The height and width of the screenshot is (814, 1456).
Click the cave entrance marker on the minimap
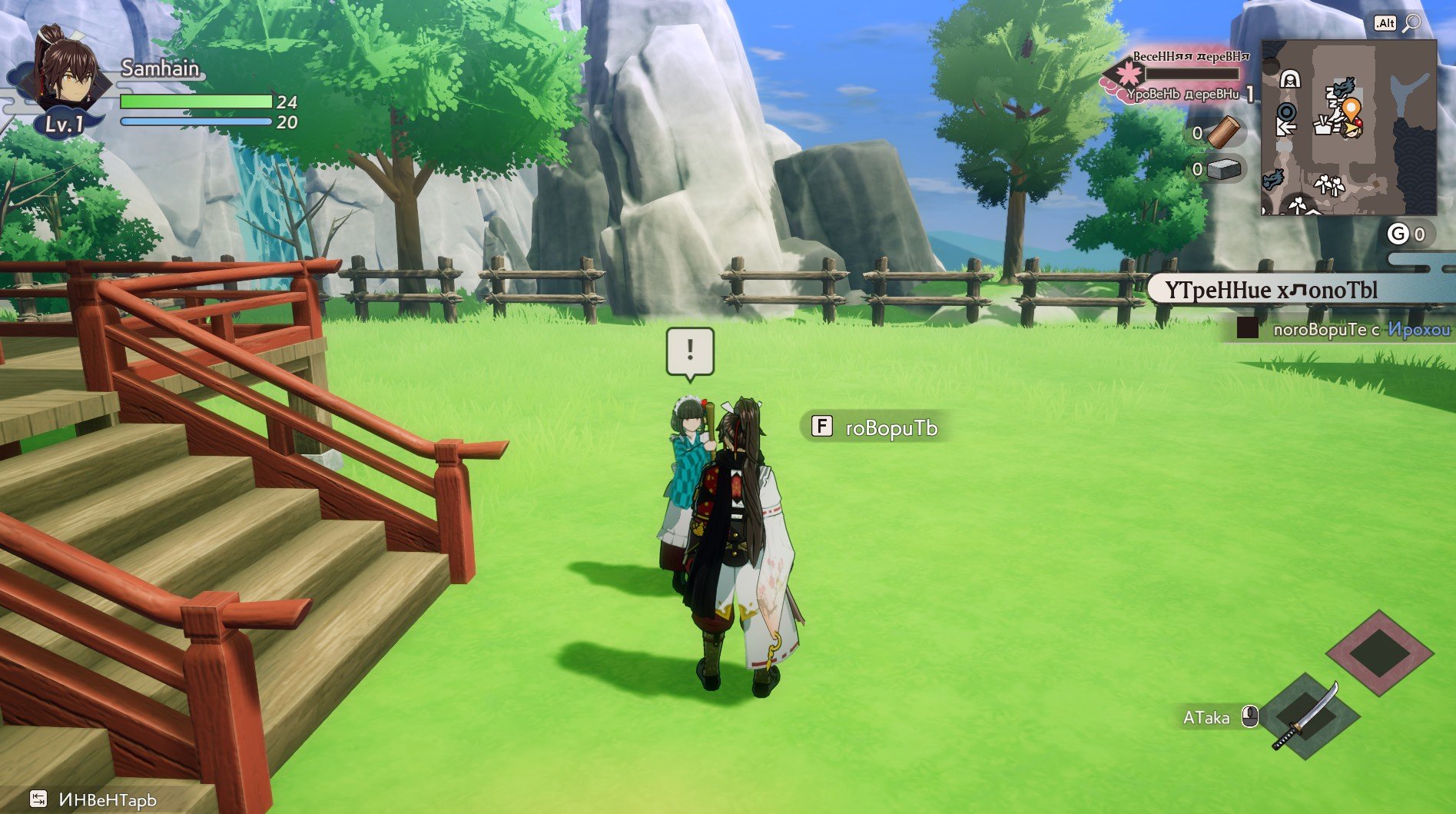pyautogui.click(x=1291, y=78)
